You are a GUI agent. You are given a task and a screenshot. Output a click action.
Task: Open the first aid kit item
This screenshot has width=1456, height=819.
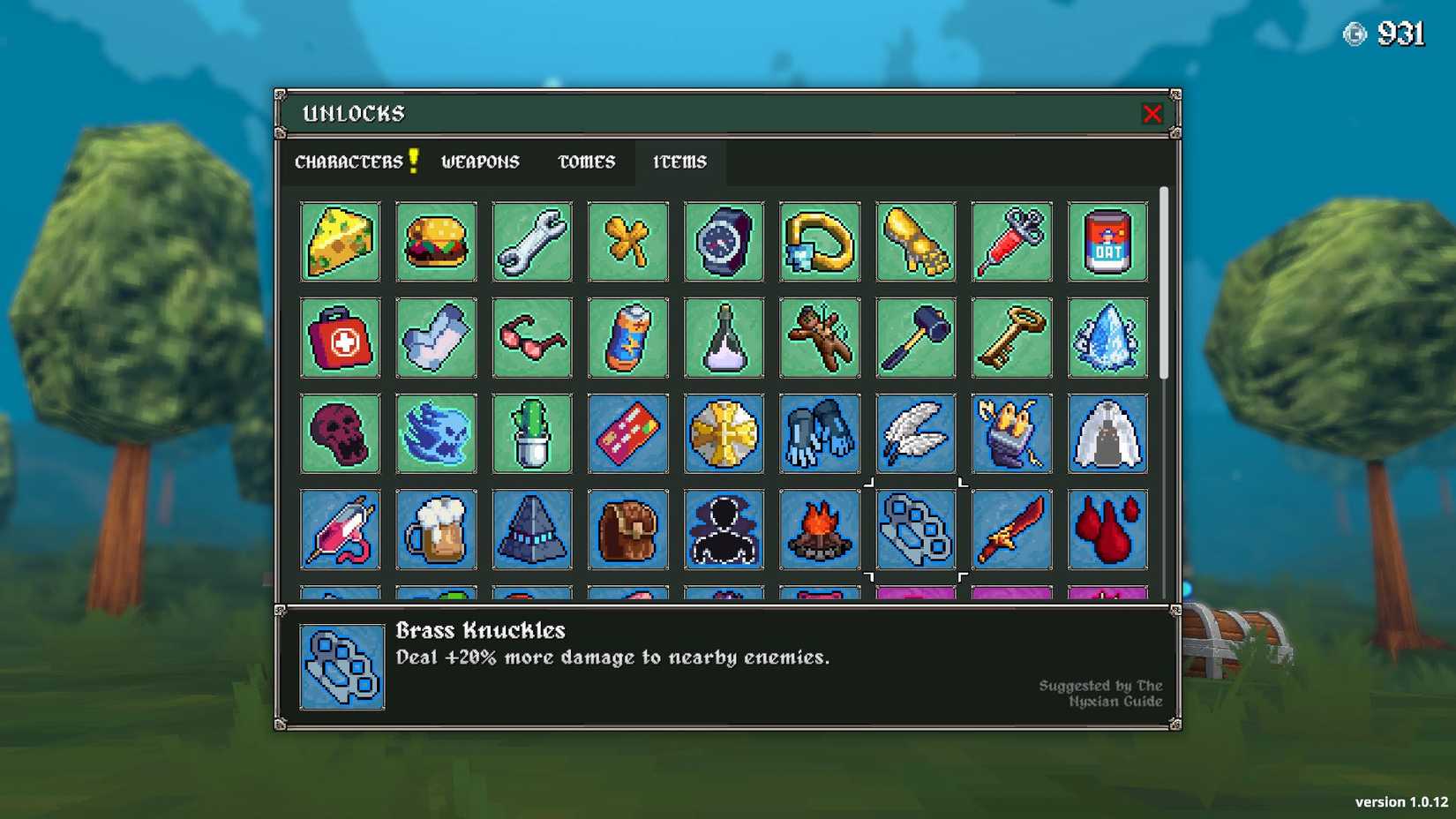(341, 338)
